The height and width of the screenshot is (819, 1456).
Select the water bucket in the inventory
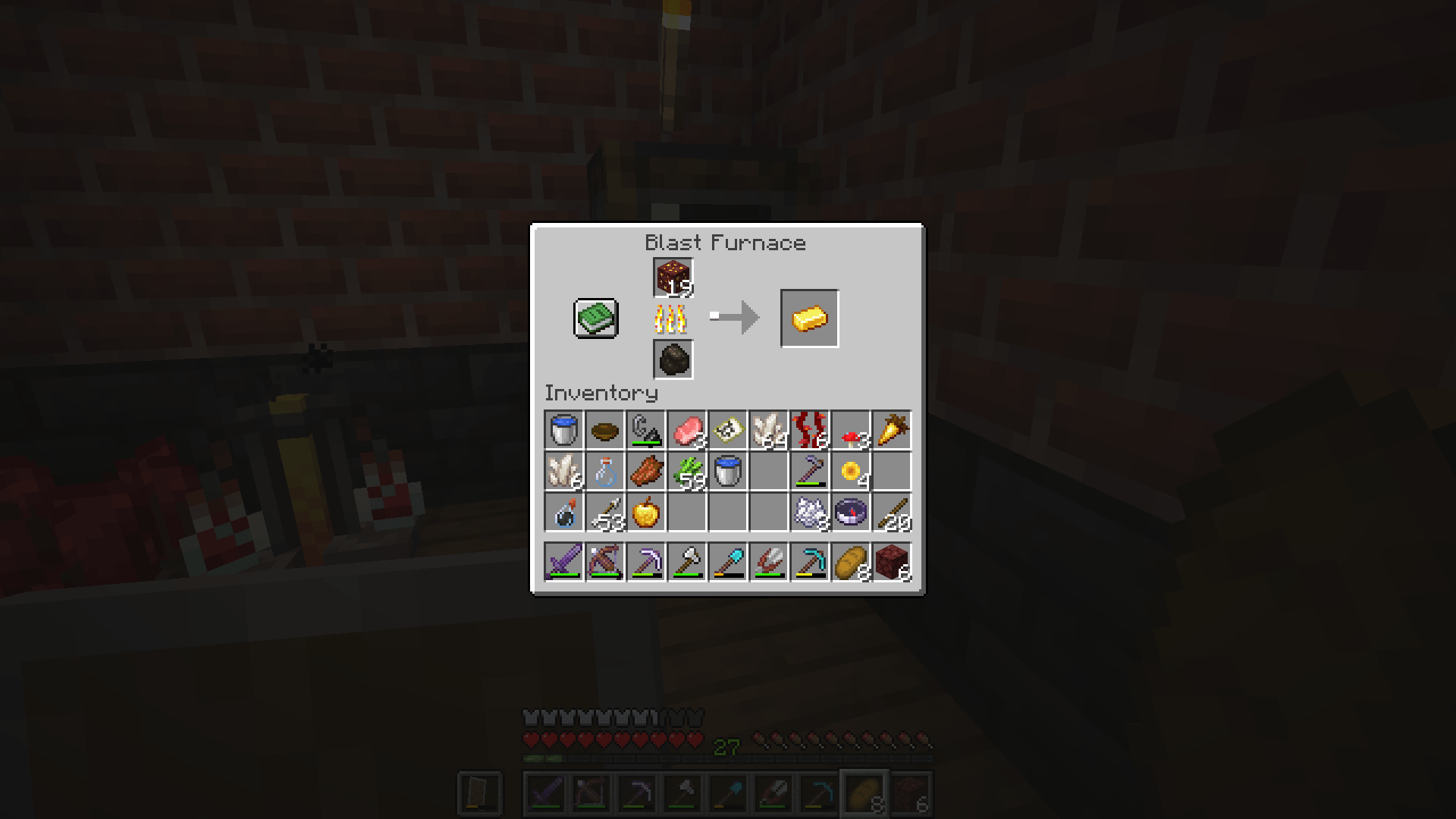click(563, 430)
